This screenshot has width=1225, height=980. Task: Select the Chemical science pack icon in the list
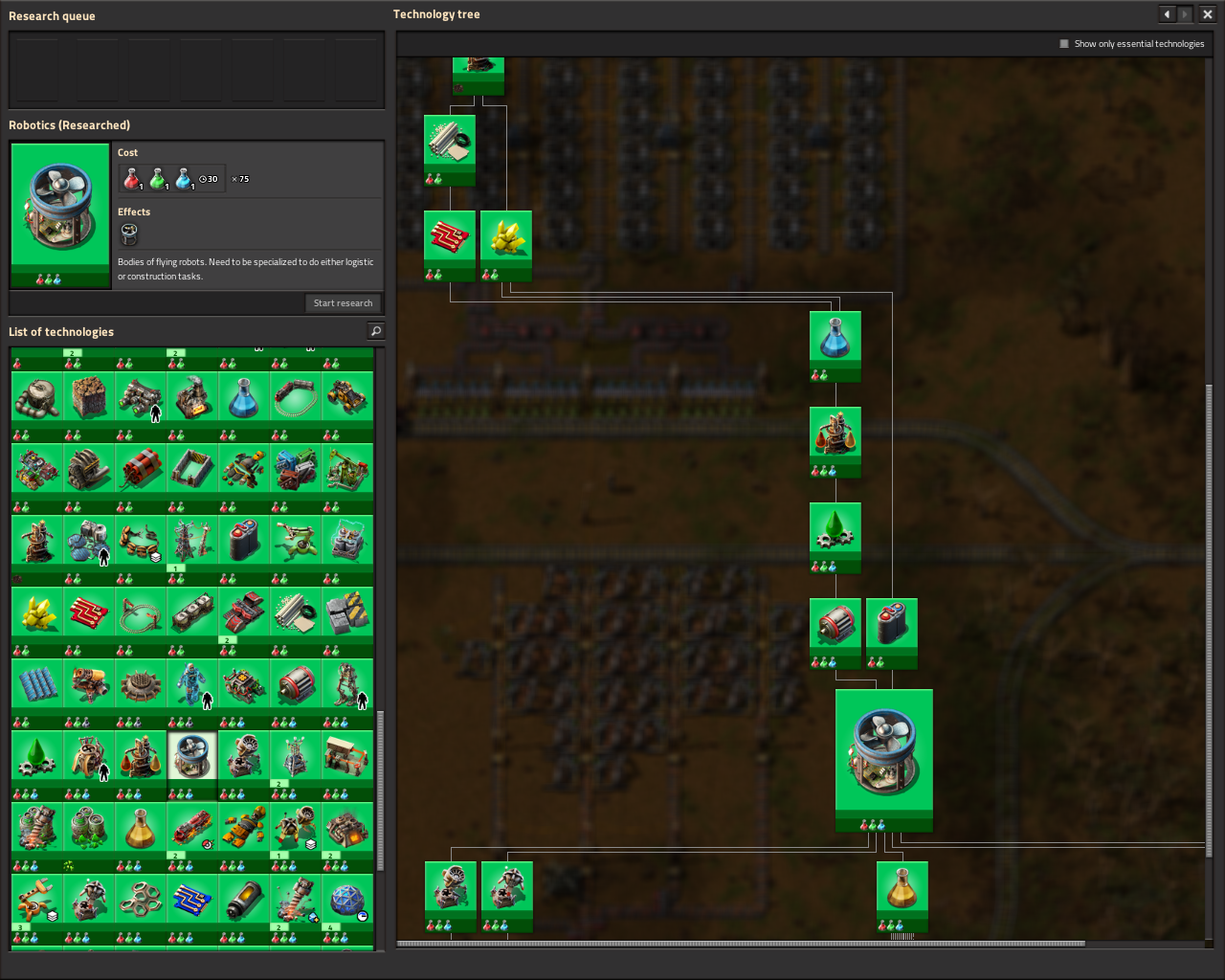[x=243, y=396]
